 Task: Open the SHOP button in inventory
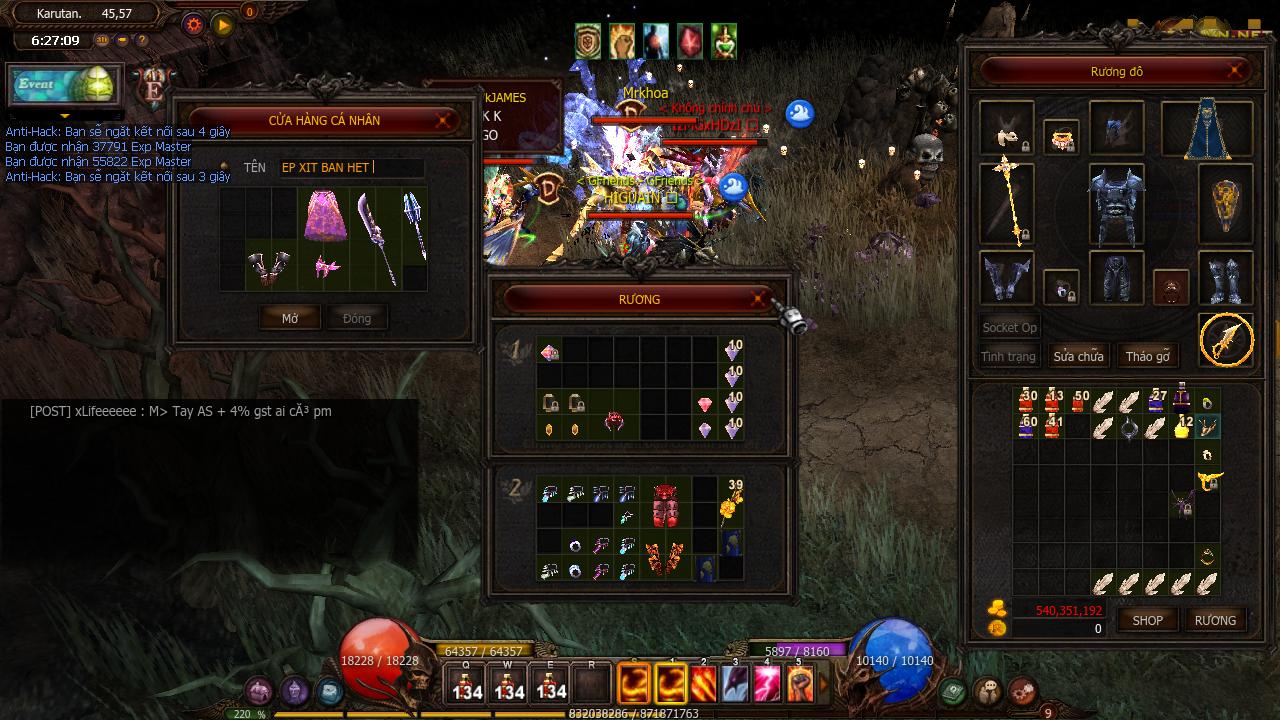pos(1147,620)
